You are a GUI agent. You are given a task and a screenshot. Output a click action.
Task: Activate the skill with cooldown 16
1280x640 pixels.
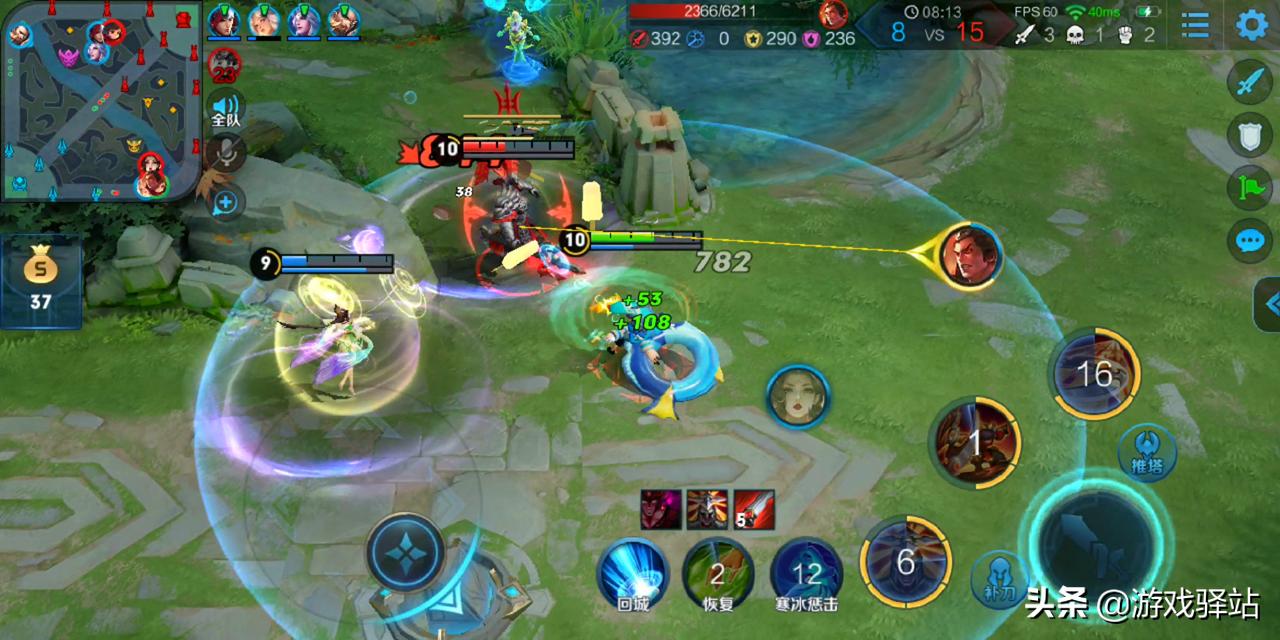pos(1095,373)
